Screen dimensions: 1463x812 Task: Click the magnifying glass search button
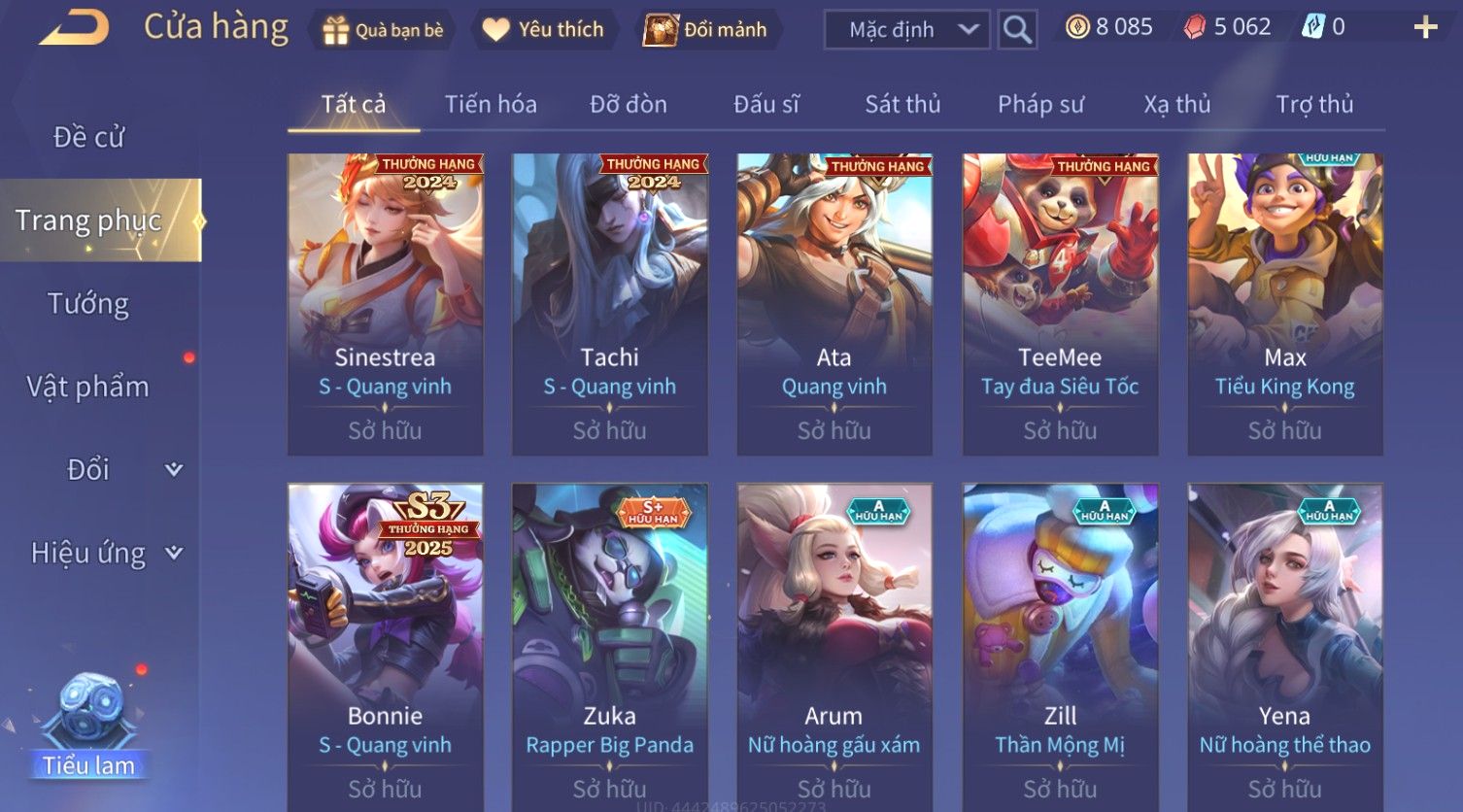(1017, 30)
